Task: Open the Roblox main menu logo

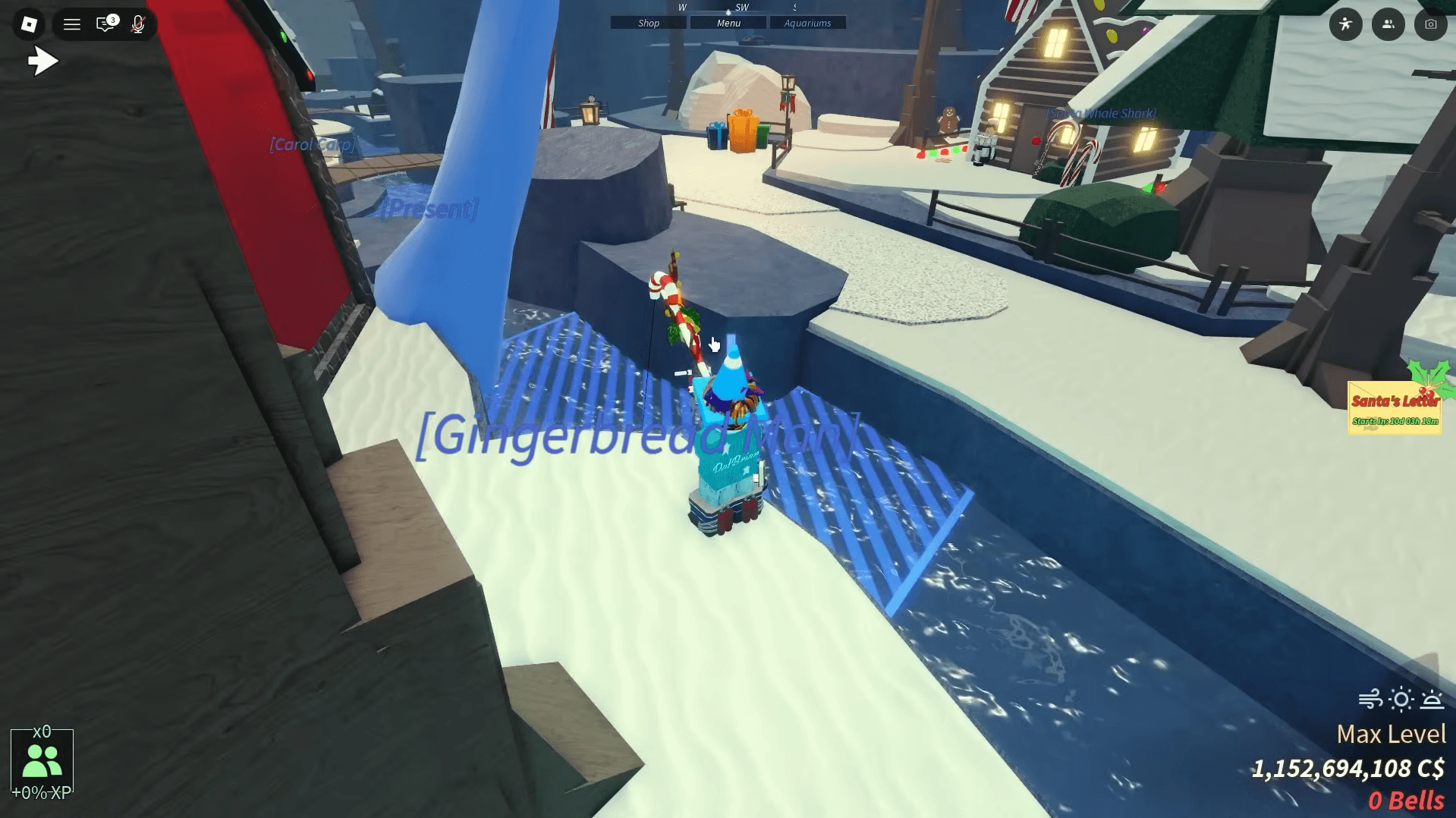Action: [29, 24]
